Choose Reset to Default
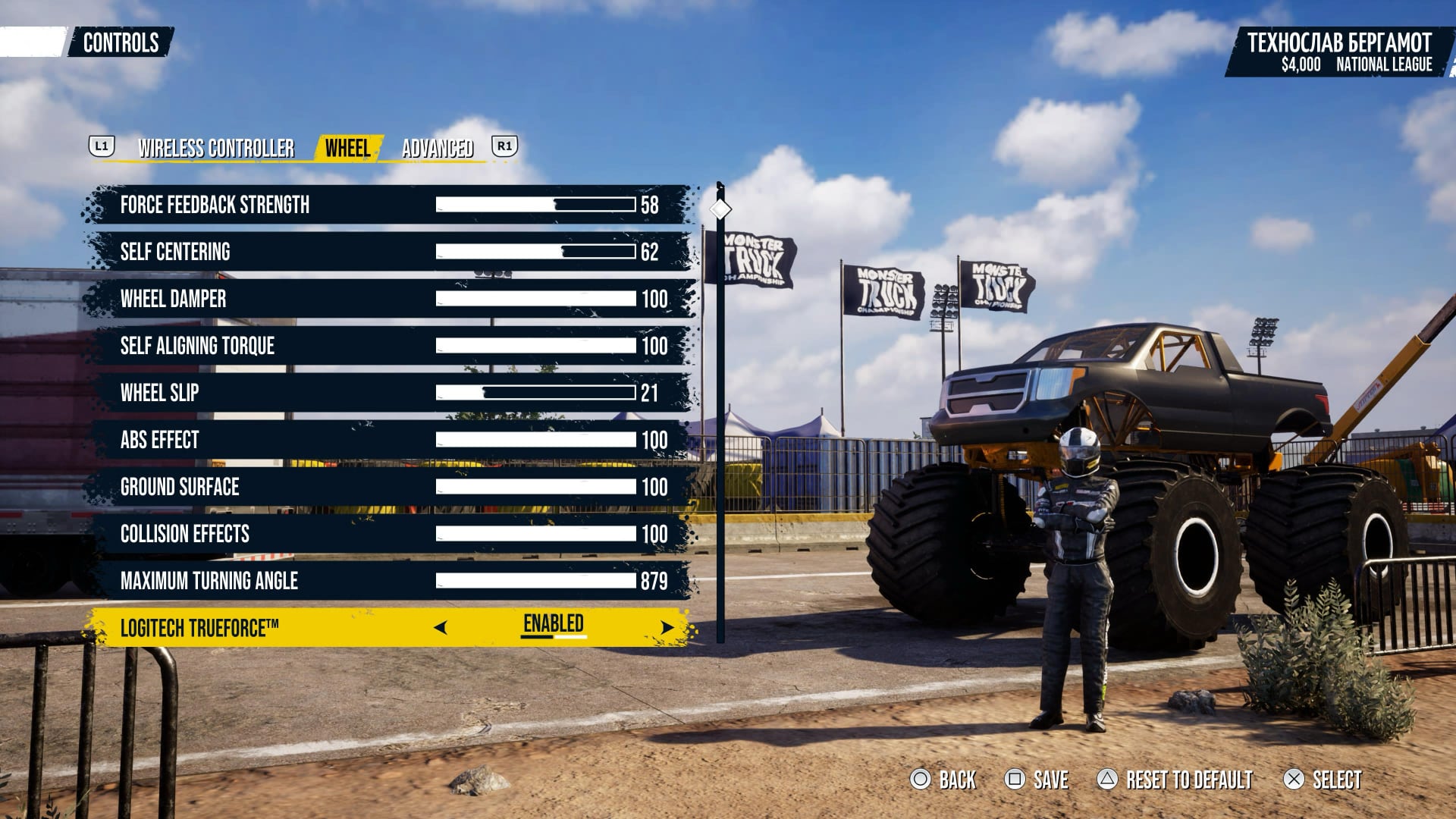 (1175, 780)
